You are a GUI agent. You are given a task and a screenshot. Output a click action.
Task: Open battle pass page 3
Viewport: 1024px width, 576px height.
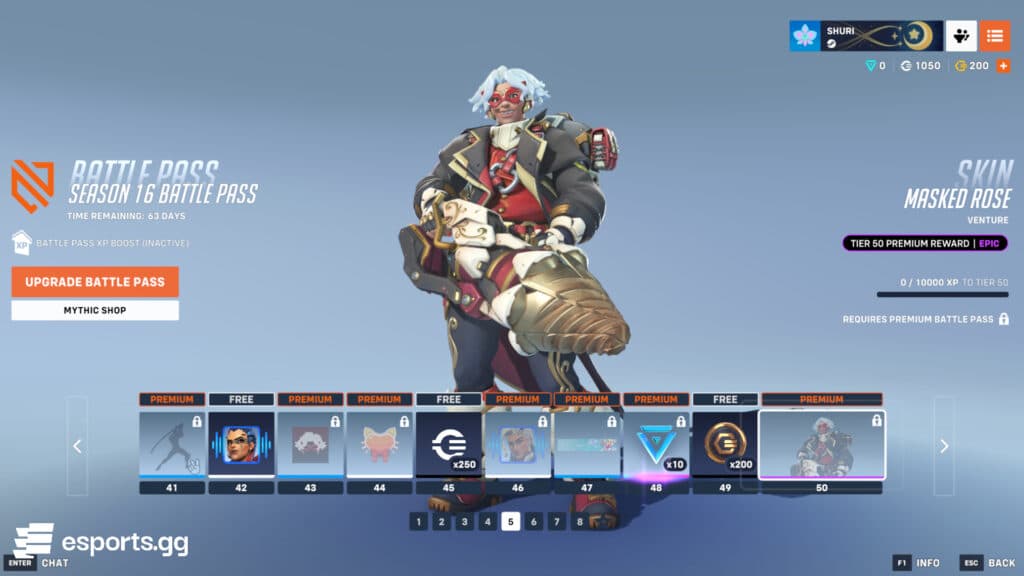pyautogui.click(x=464, y=521)
